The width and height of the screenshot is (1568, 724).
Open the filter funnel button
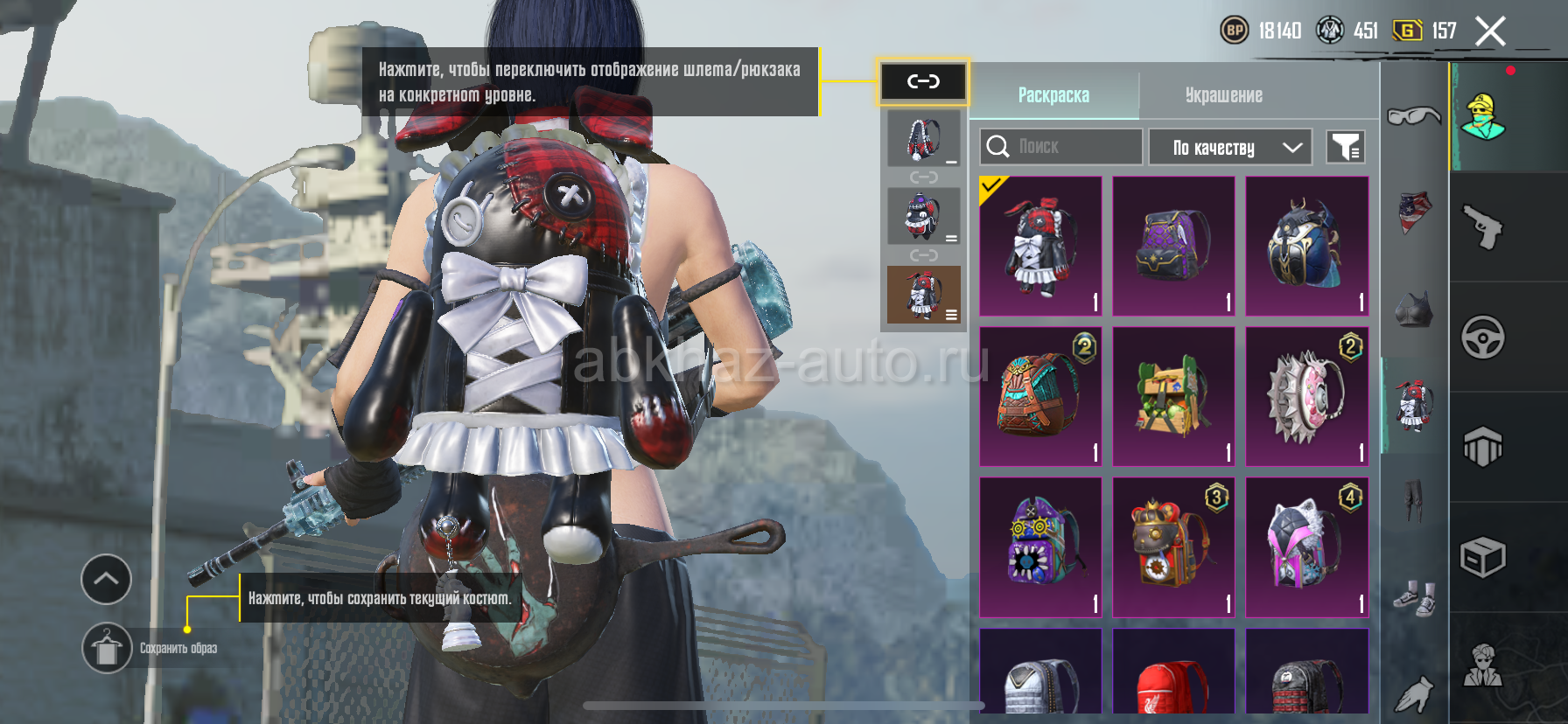coord(1346,148)
